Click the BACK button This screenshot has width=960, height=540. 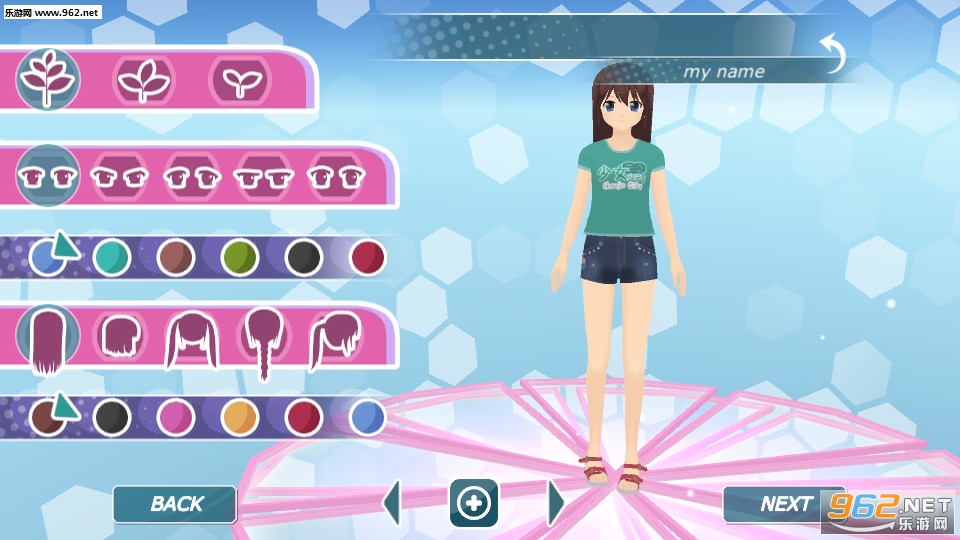point(175,504)
